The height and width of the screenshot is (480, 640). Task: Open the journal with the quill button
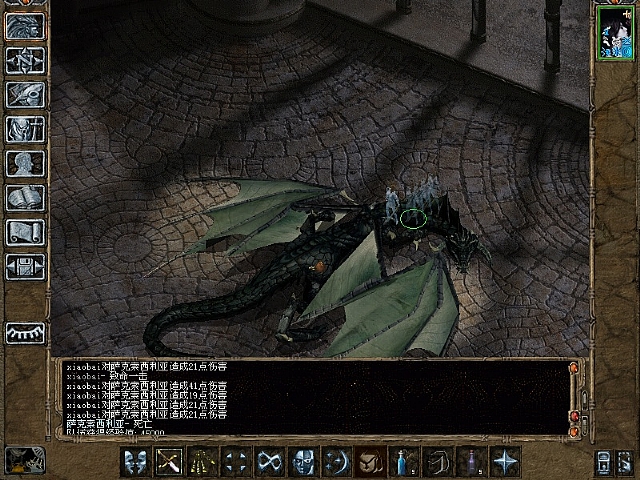pyautogui.click(x=24, y=95)
